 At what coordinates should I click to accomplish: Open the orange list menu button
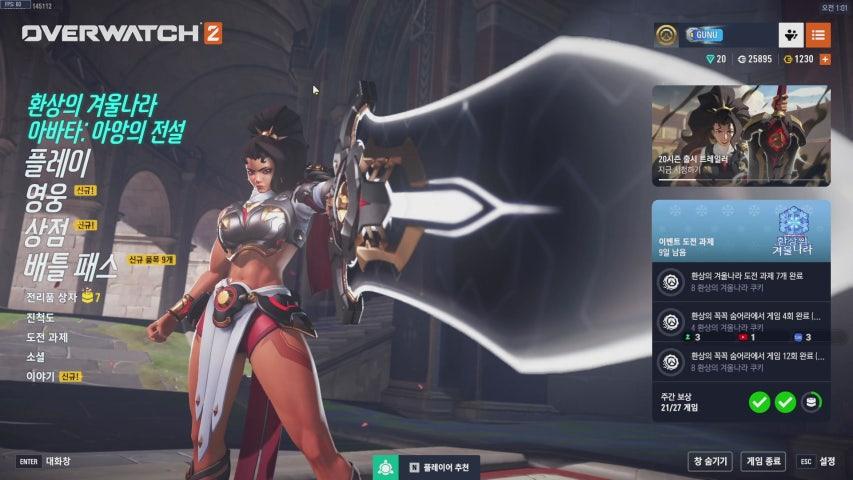818,35
